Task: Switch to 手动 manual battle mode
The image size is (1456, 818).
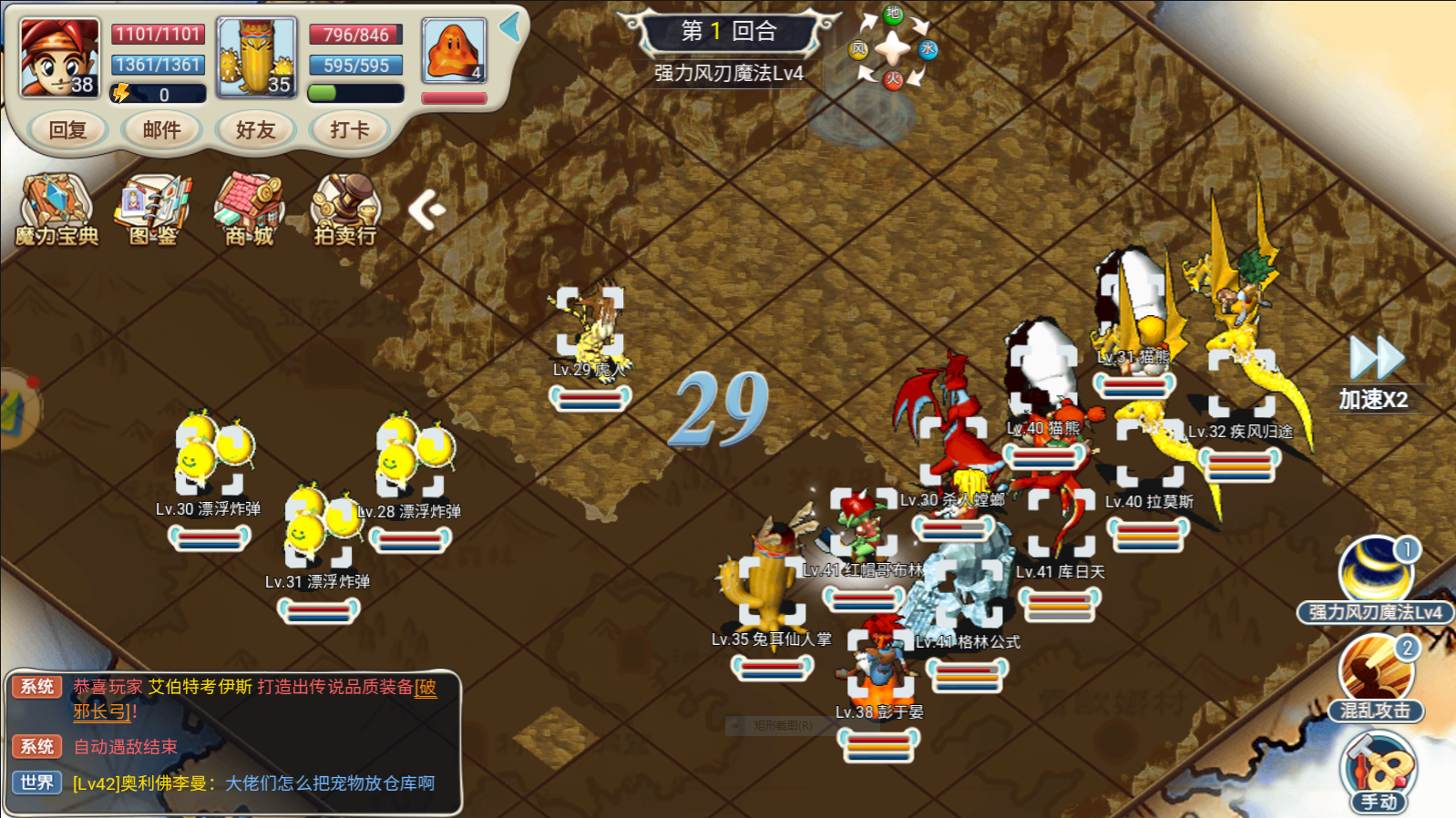Action: pyautogui.click(x=1378, y=772)
